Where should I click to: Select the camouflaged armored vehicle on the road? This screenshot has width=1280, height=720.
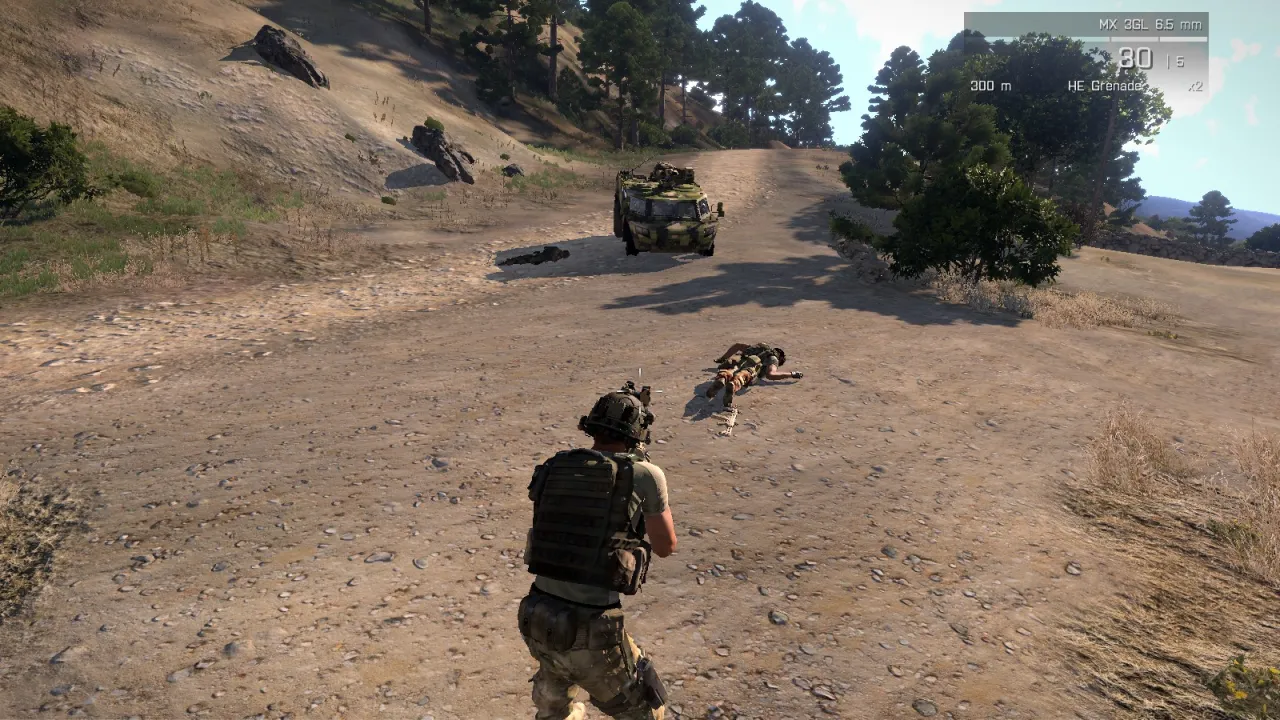tap(668, 210)
